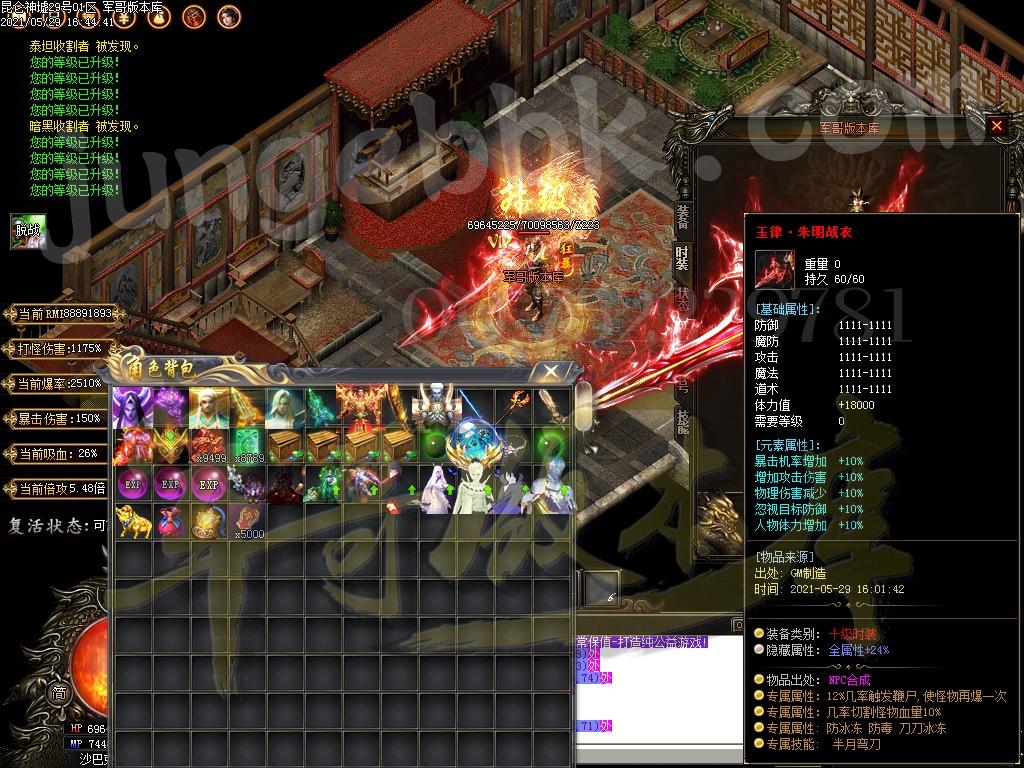Switch to the 装备 equipment tab
This screenshot has width=1024, height=768.
click(683, 213)
